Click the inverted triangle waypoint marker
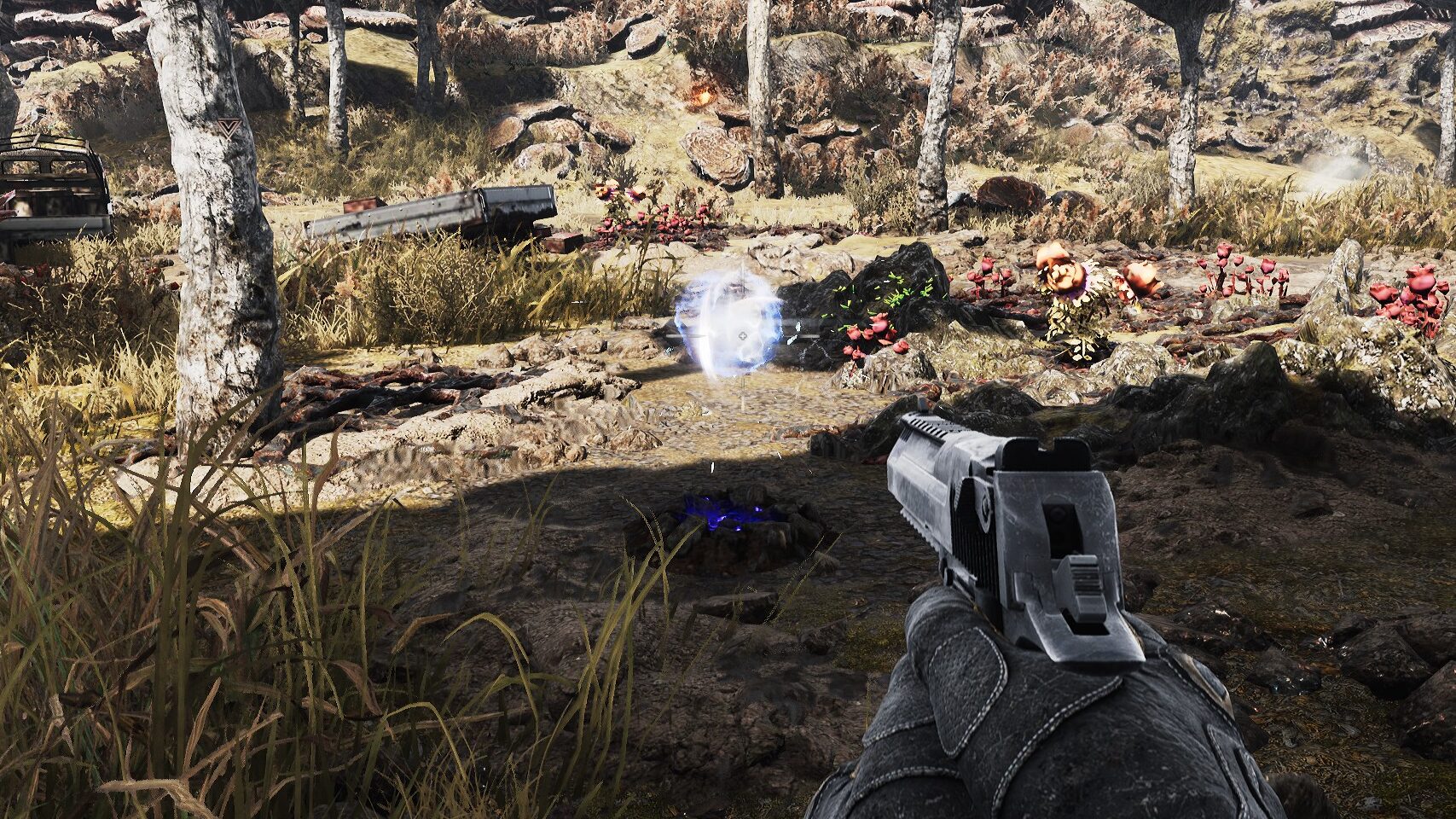 (x=229, y=128)
